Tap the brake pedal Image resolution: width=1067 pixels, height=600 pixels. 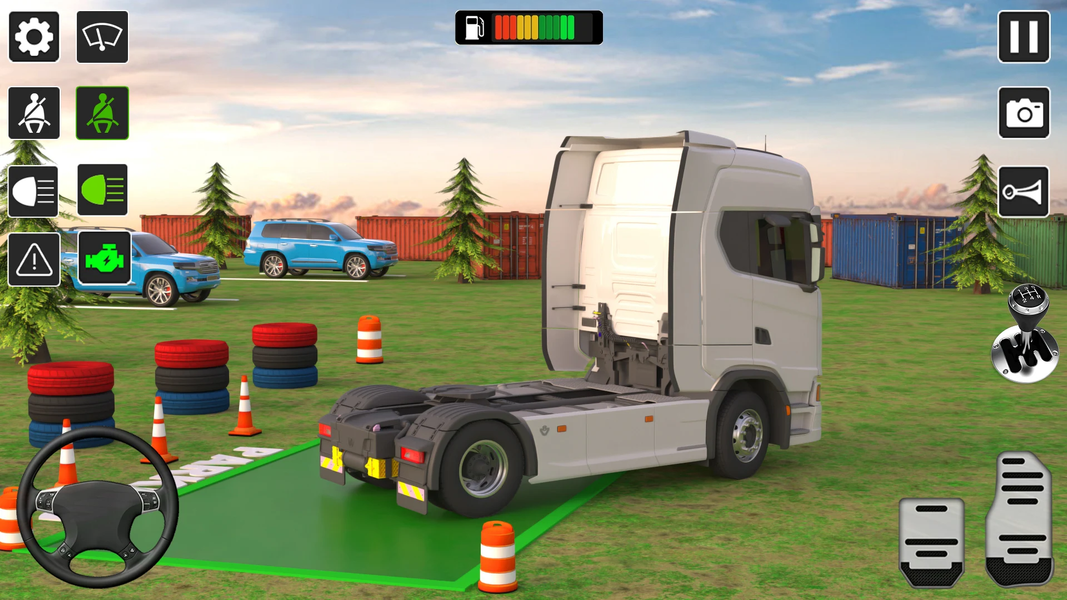931,542
